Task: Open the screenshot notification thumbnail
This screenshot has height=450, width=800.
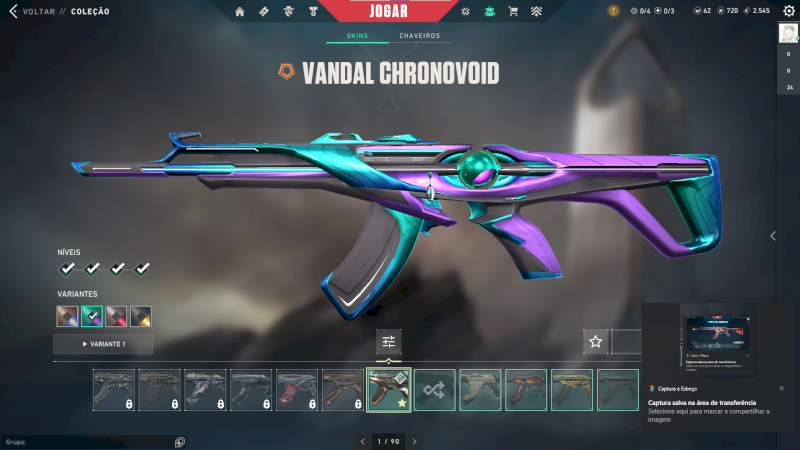Action: point(719,340)
